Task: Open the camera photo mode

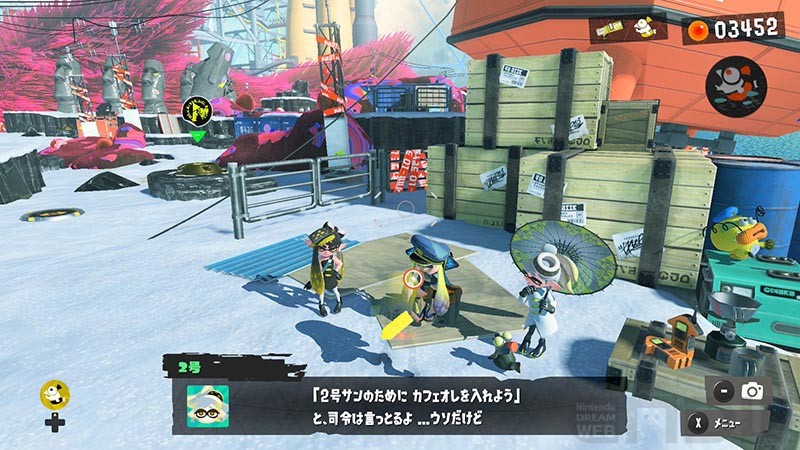Action: [x=751, y=392]
